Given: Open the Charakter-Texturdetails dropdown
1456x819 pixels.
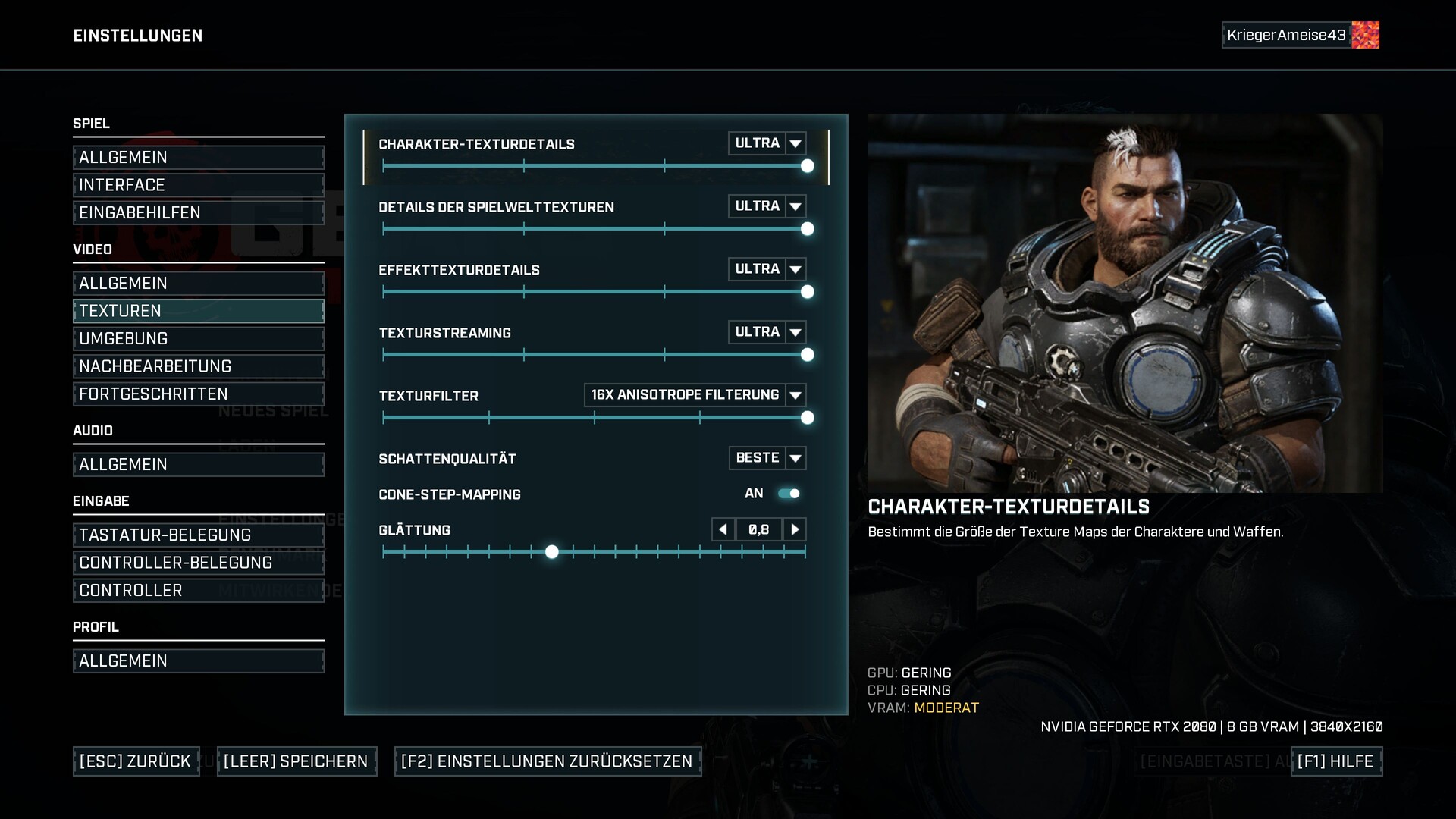Looking at the screenshot, I should click(767, 143).
